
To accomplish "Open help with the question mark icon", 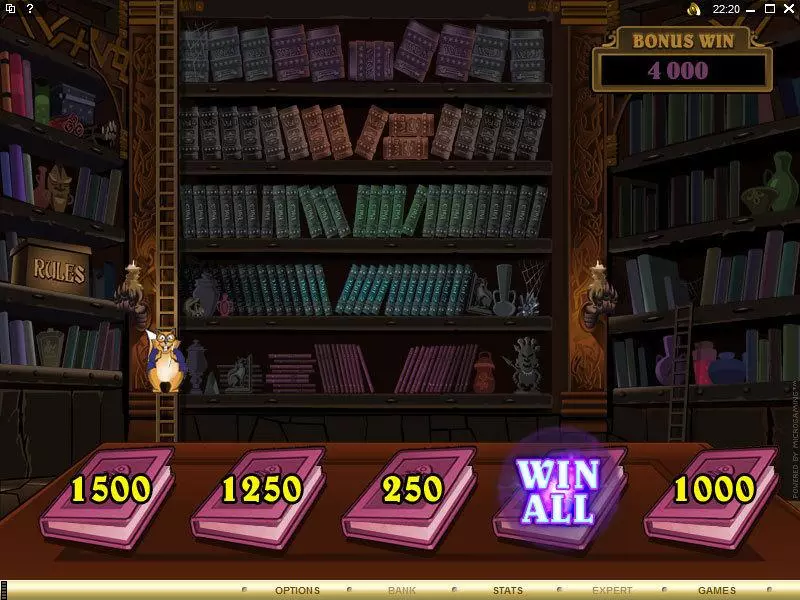I will pos(30,9).
